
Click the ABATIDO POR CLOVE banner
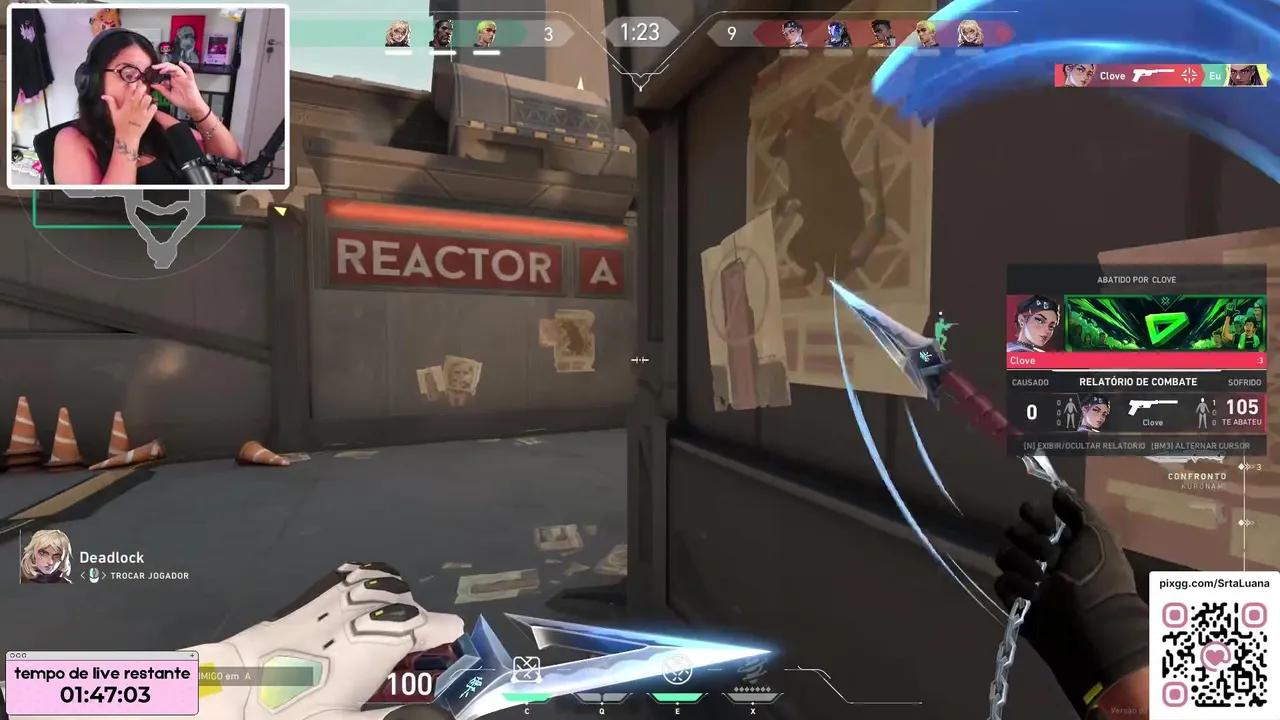click(1135, 280)
